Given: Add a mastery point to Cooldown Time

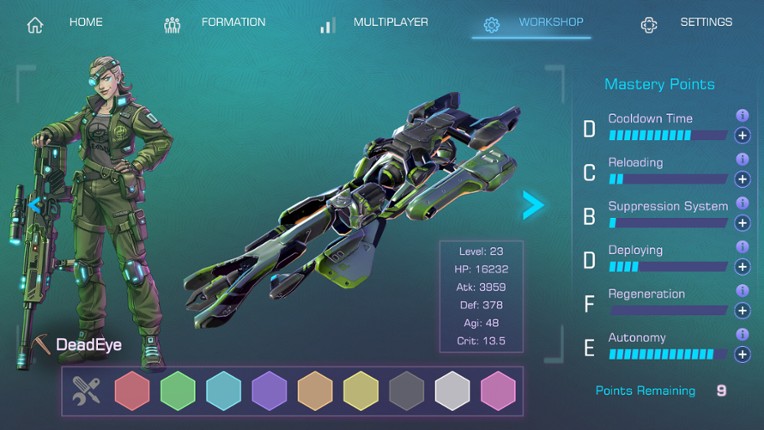Looking at the screenshot, I should pos(742,135).
